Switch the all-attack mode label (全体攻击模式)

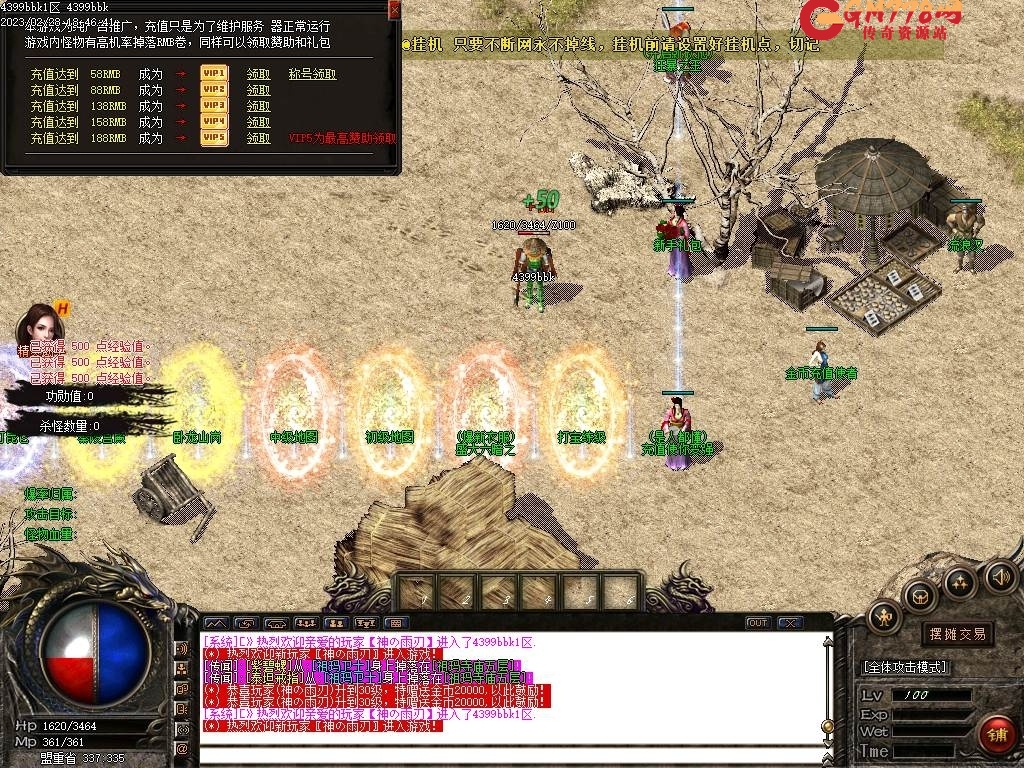coord(905,667)
